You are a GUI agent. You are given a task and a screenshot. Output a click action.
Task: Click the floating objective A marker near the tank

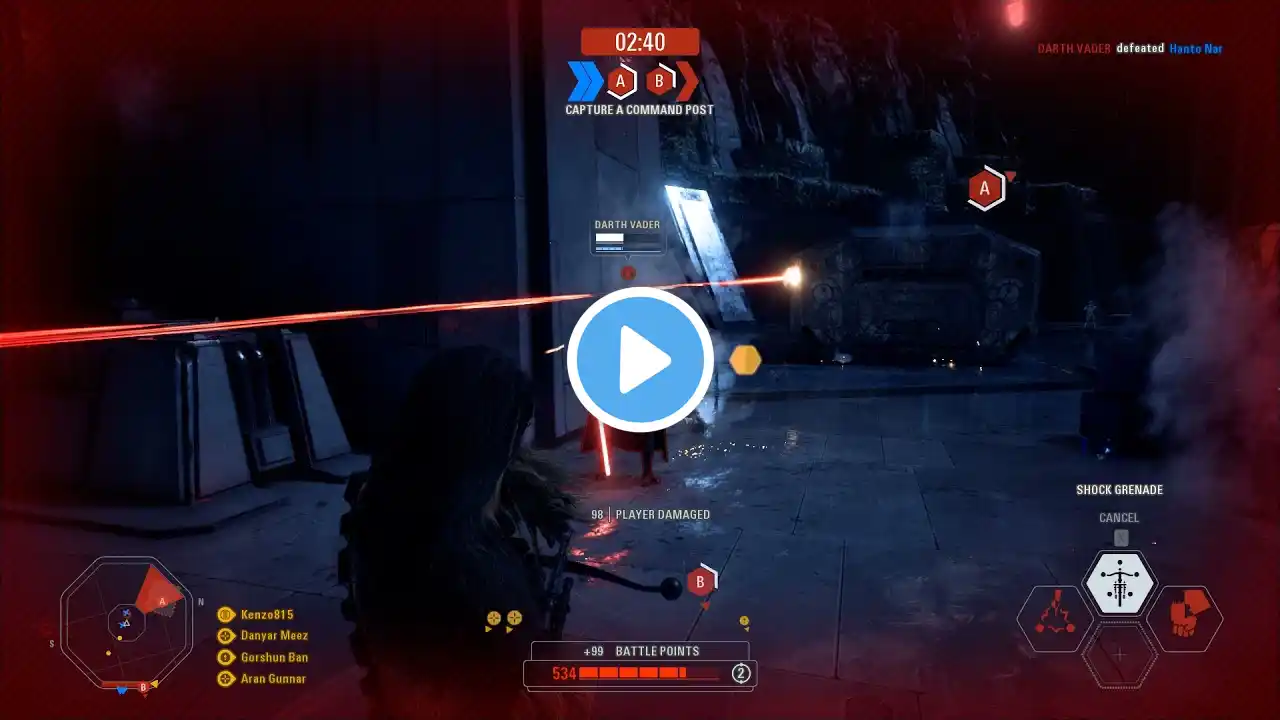tap(985, 188)
